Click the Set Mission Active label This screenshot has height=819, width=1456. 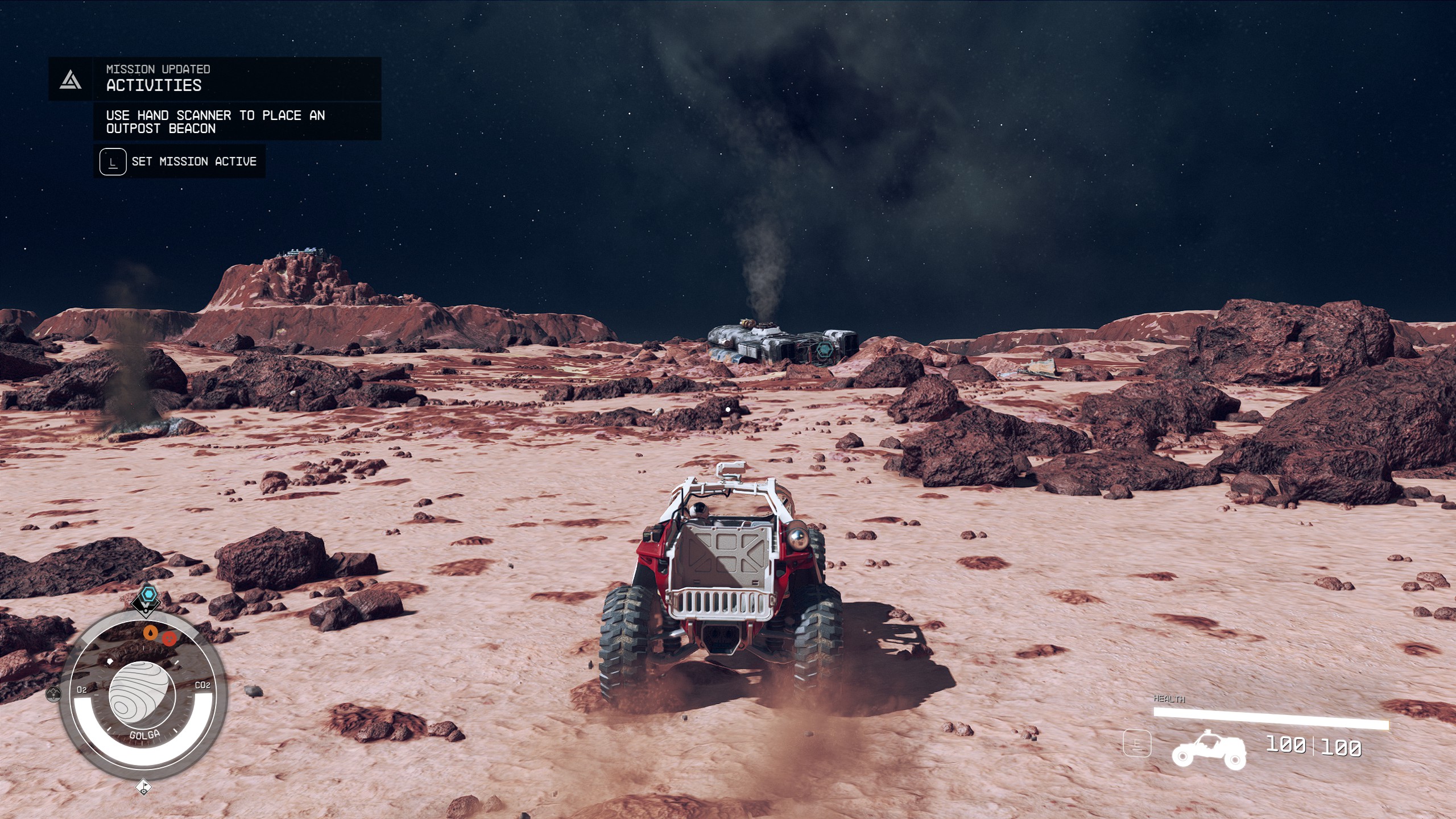pyautogui.click(x=194, y=162)
